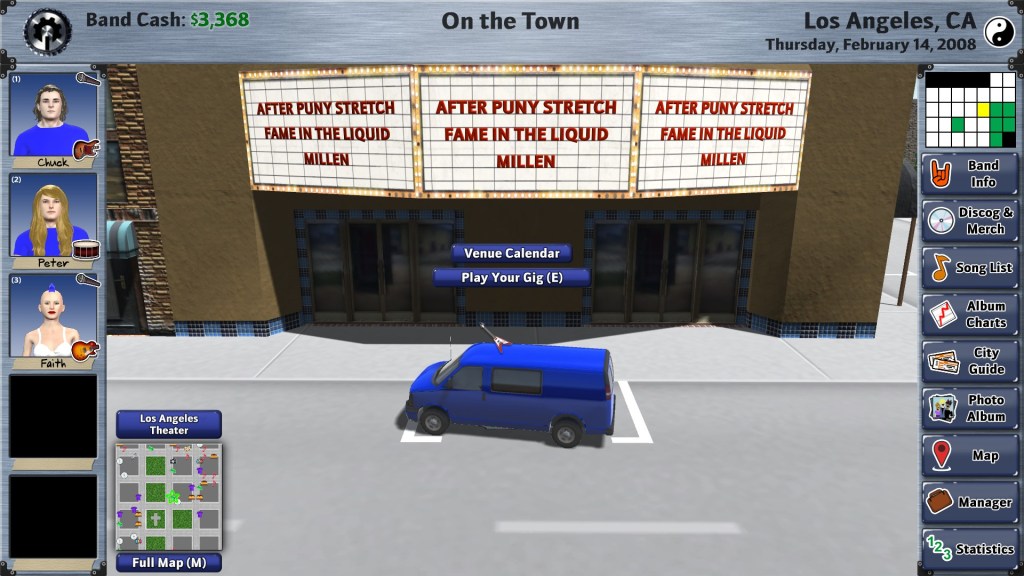View band Statistics
This screenshot has height=576, width=1024.
click(970, 549)
